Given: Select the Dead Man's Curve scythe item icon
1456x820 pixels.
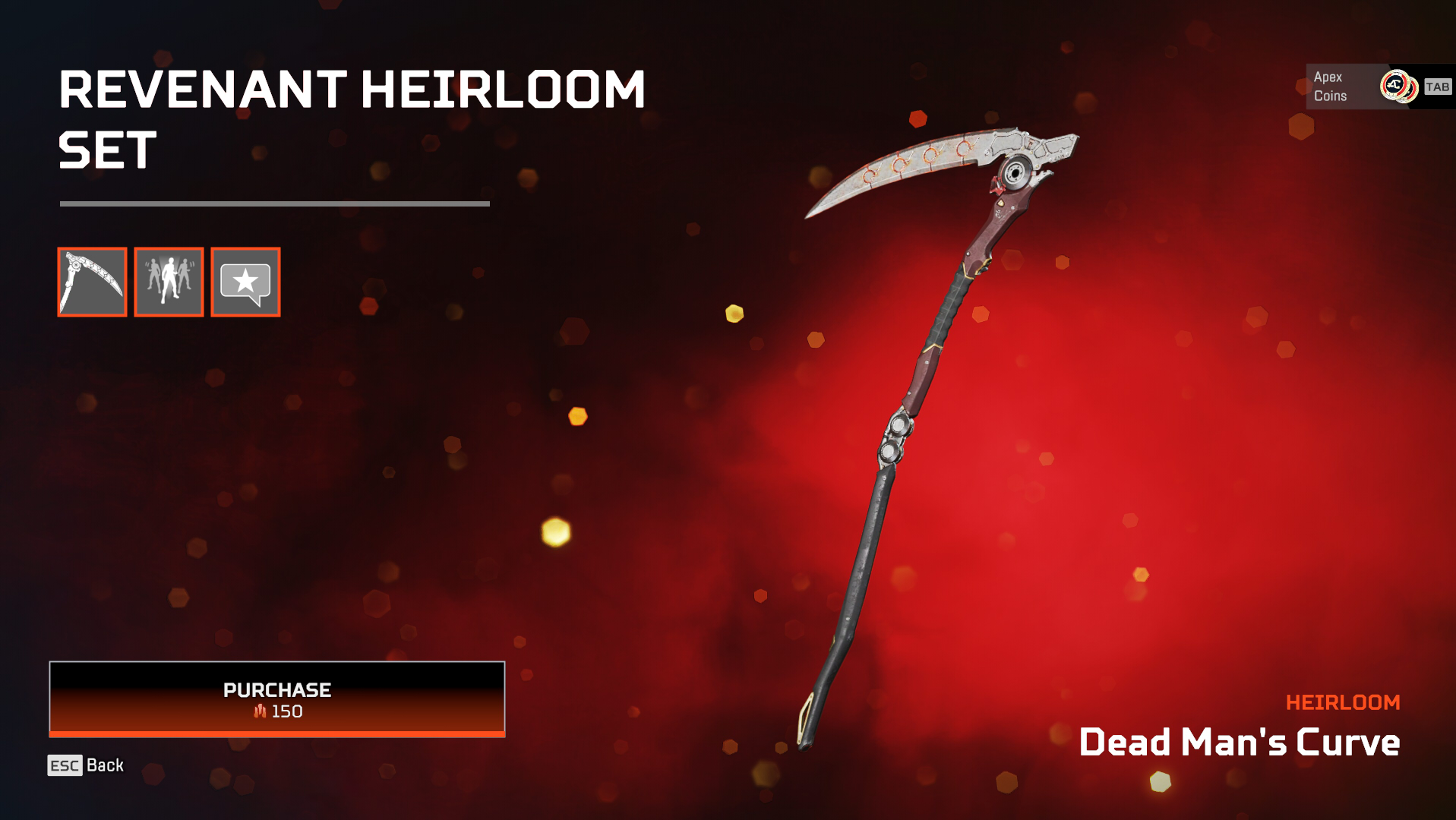Looking at the screenshot, I should coord(92,282).
